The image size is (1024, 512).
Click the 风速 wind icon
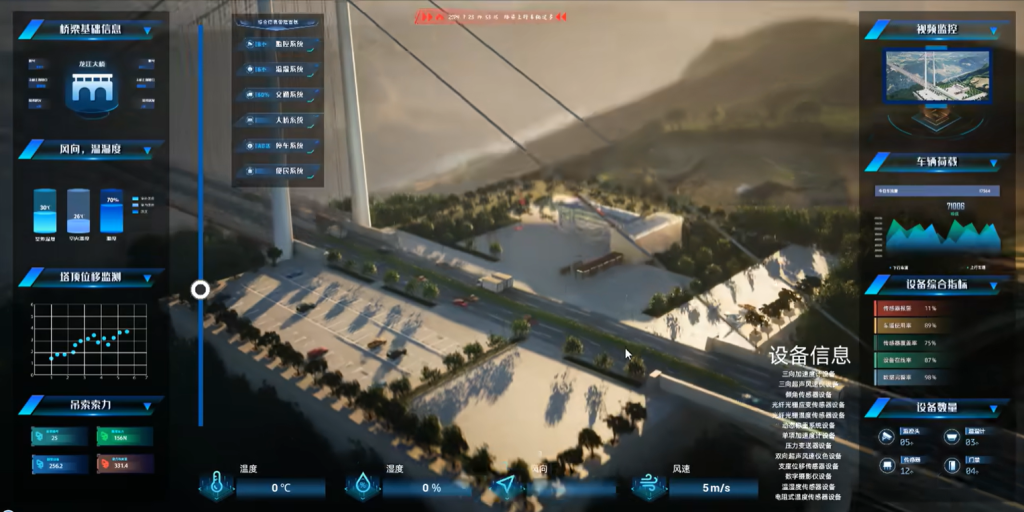[648, 486]
